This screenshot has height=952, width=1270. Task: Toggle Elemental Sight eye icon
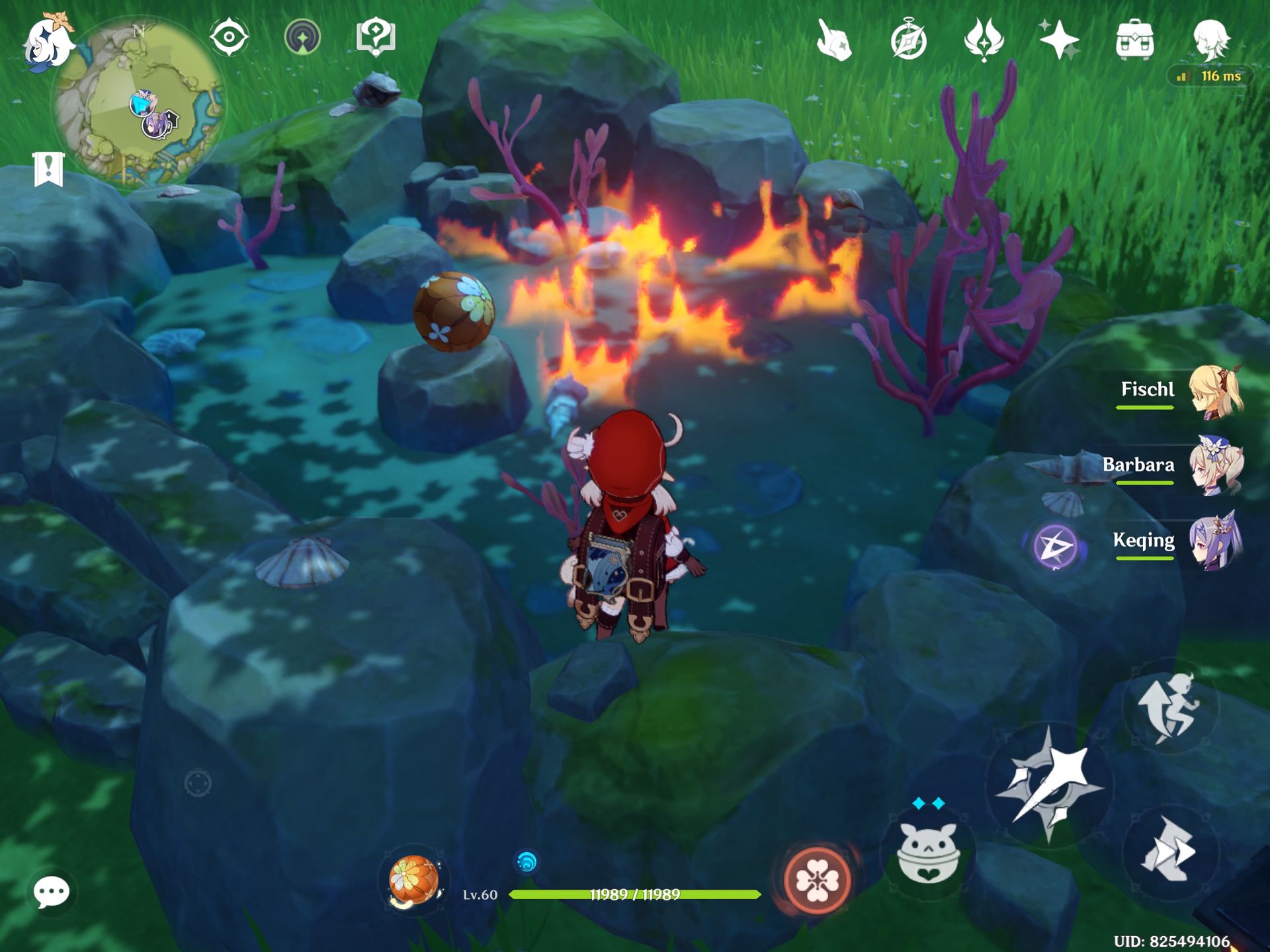[x=229, y=37]
